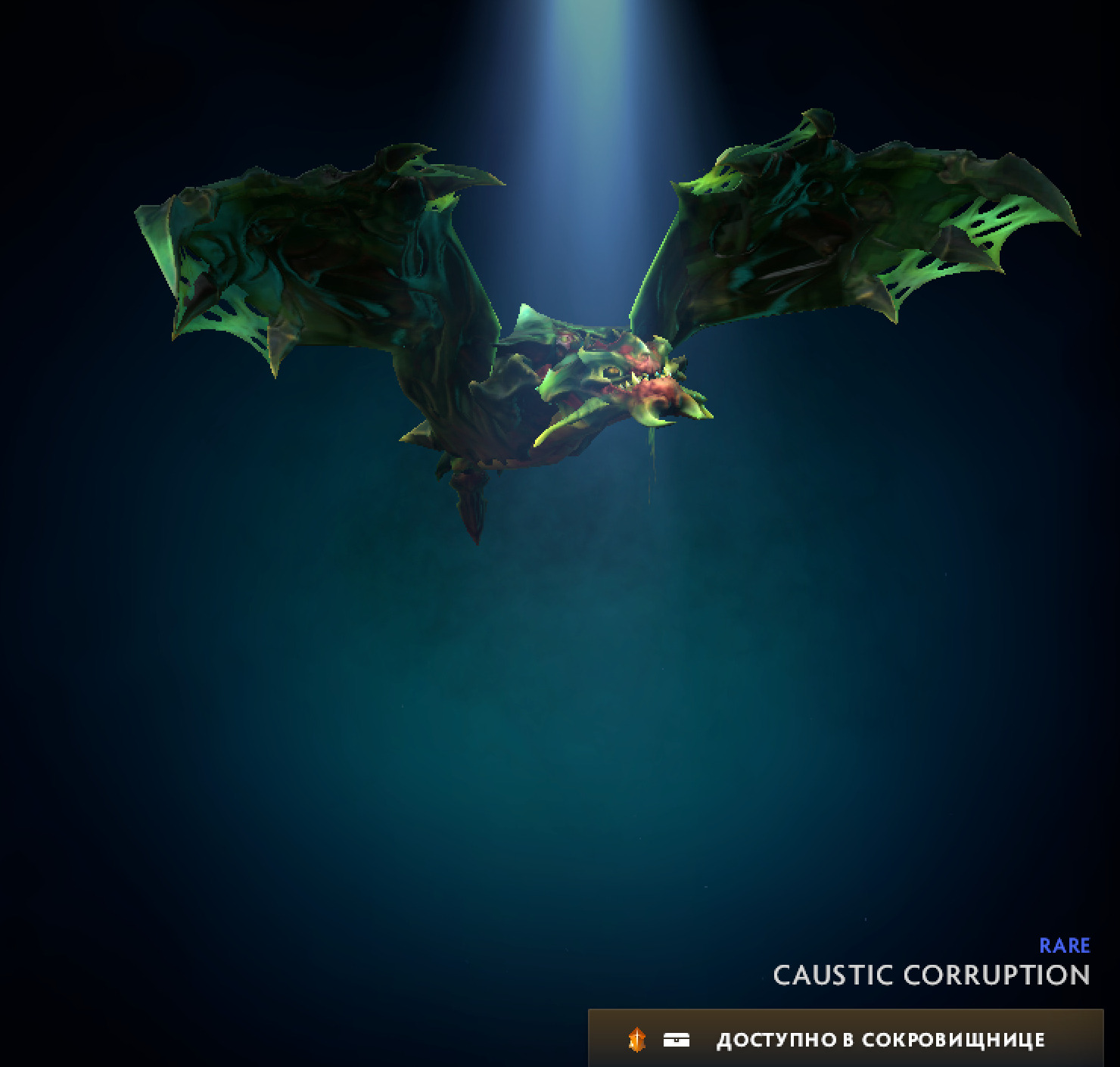This screenshot has width=1120, height=1067.
Task: Click the viper's green head
Action: (x=598, y=363)
